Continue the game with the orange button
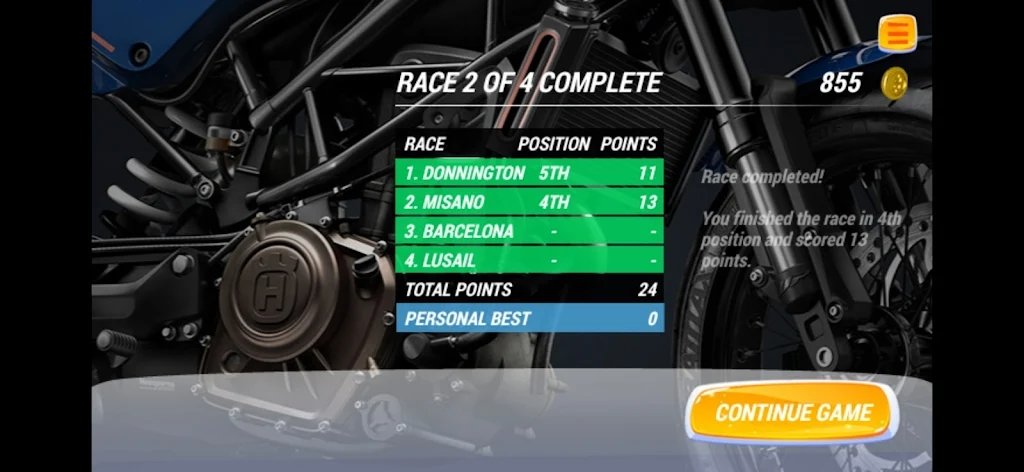The height and width of the screenshot is (472, 1024). (792, 412)
